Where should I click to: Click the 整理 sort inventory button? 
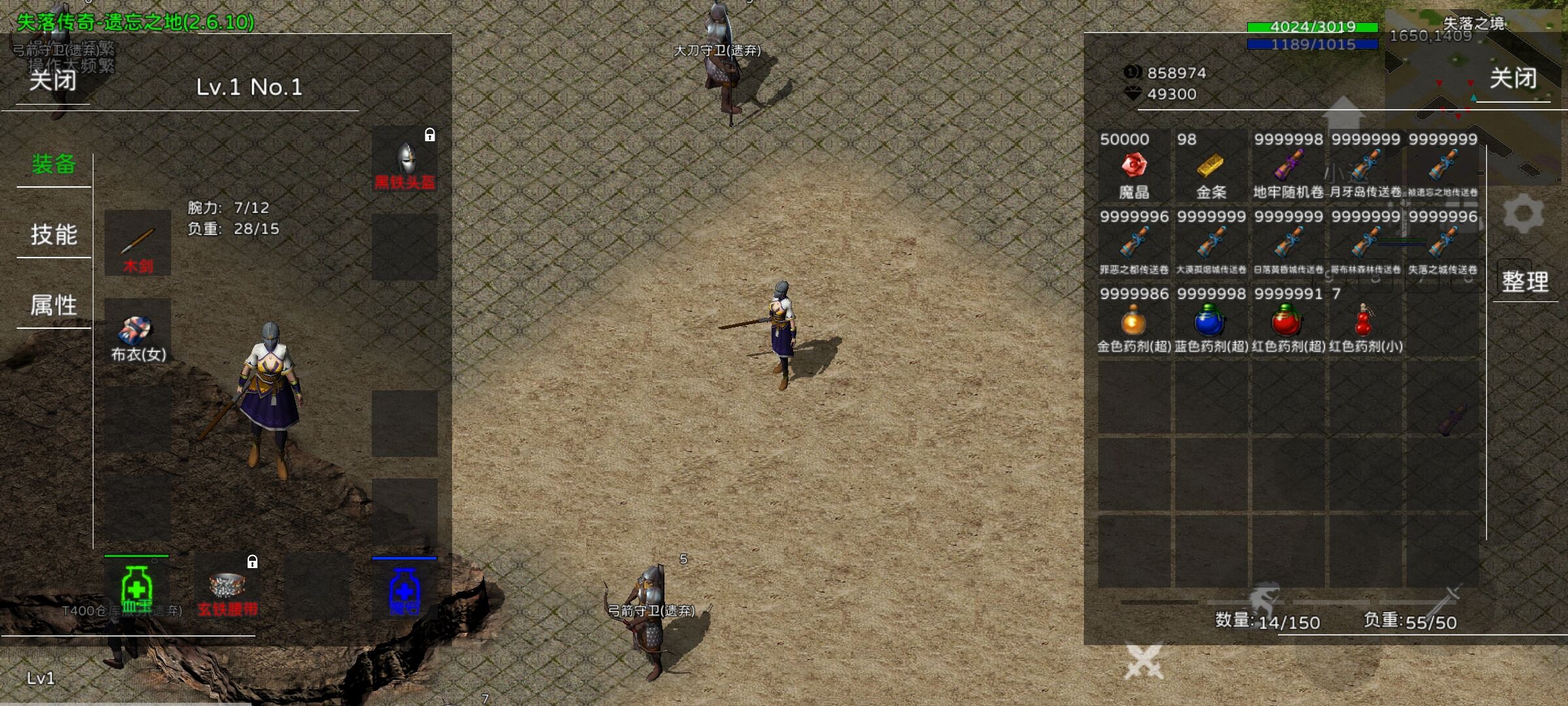click(x=1525, y=282)
